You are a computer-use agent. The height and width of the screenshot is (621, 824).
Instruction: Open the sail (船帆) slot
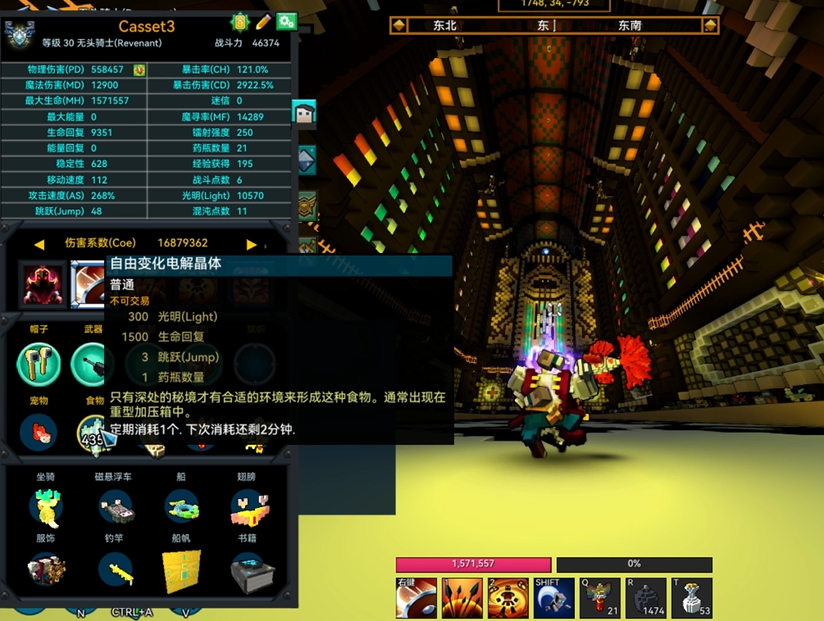point(182,572)
